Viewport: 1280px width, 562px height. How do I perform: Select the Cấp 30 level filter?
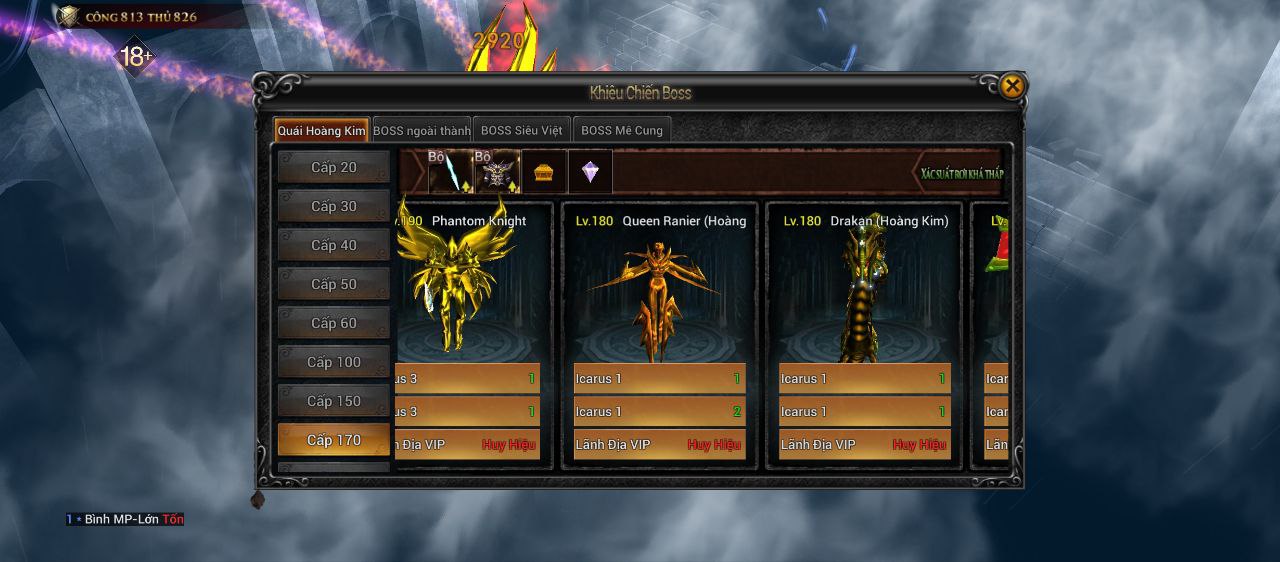333,207
